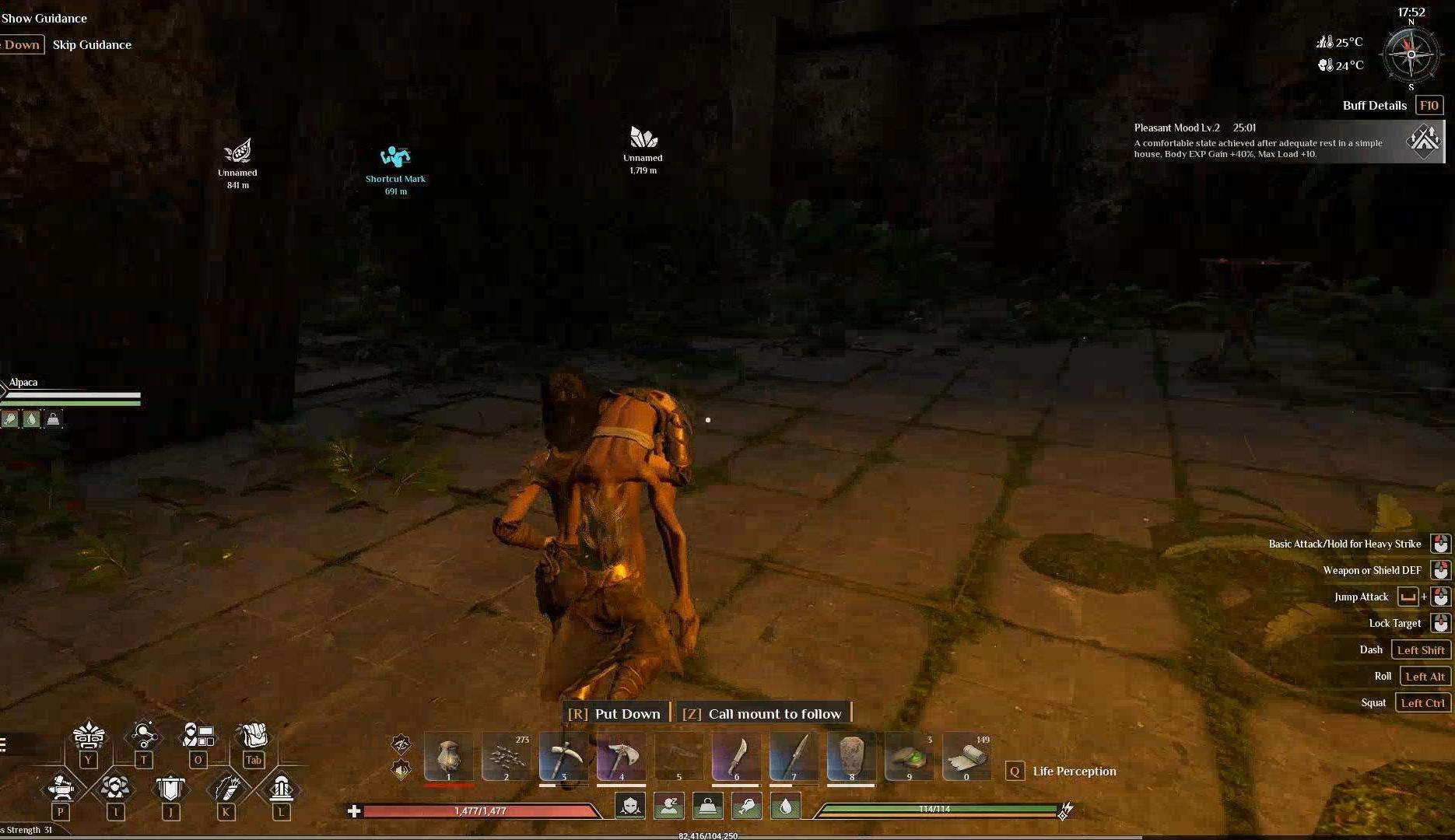Equip the axe in hotbar slot 4

(x=621, y=756)
